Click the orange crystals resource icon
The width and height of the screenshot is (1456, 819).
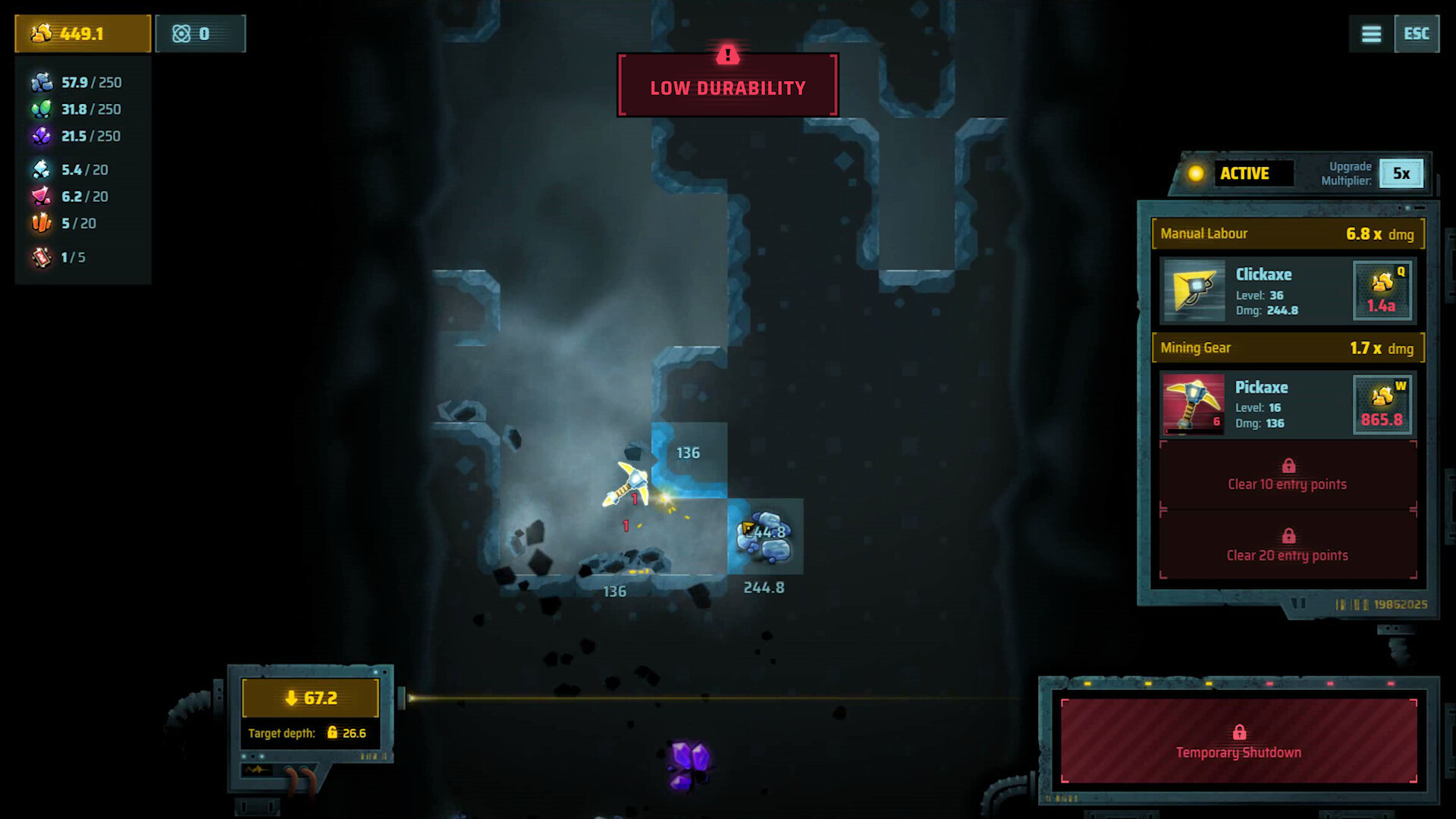coord(42,223)
